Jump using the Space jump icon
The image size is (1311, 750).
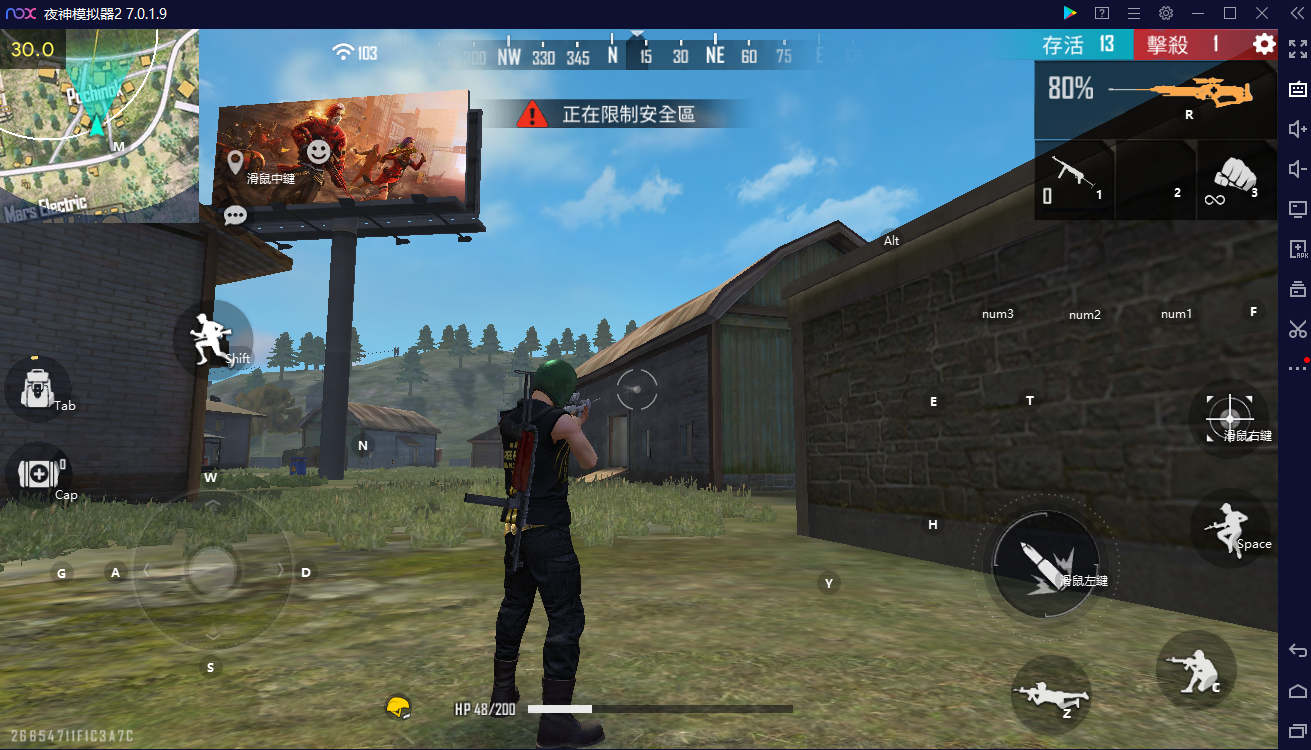click(x=1230, y=528)
